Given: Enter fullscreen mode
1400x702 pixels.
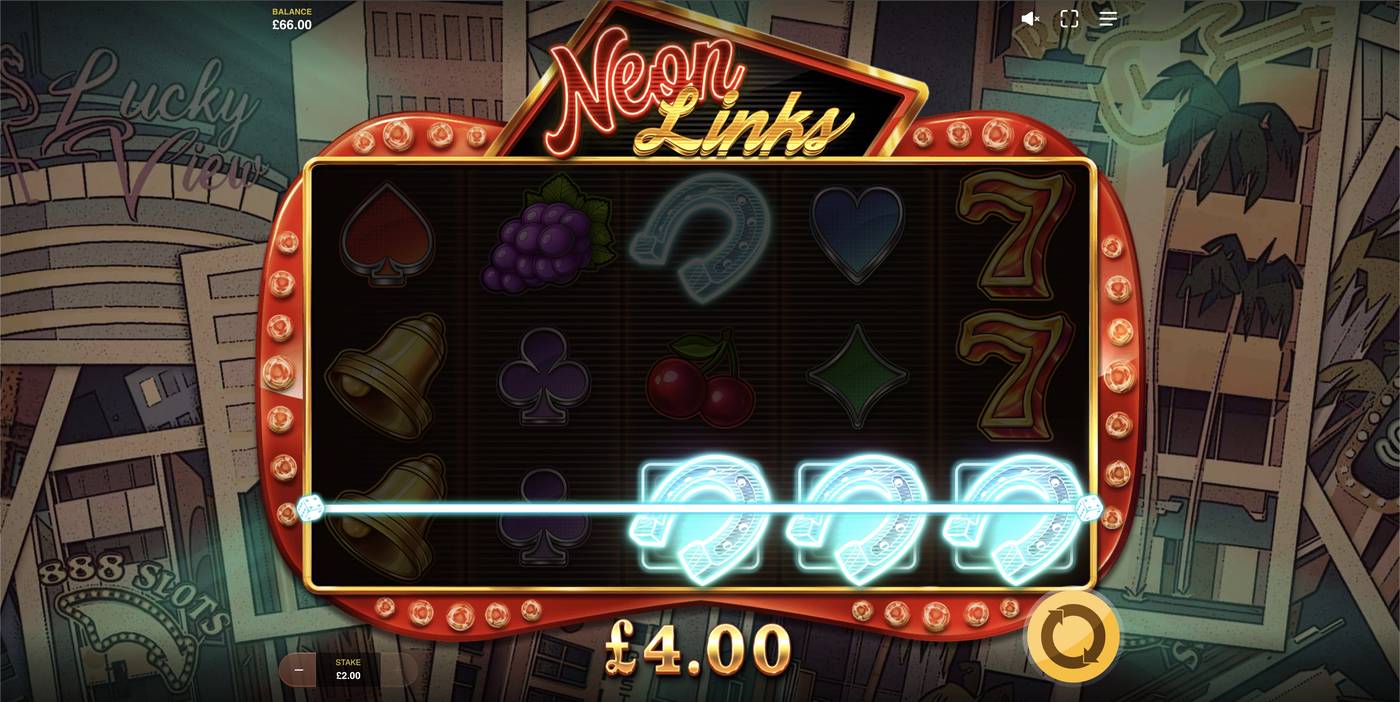Looking at the screenshot, I should point(1069,19).
